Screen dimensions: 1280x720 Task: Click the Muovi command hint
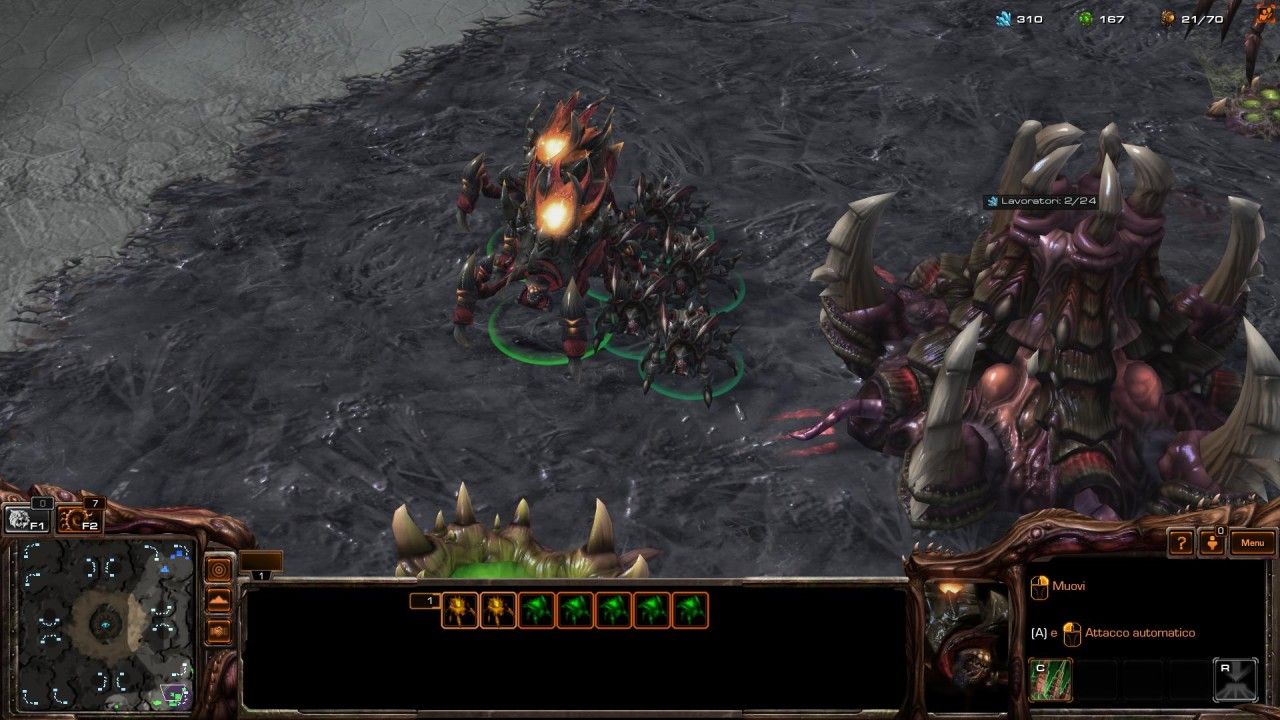click(1067, 585)
